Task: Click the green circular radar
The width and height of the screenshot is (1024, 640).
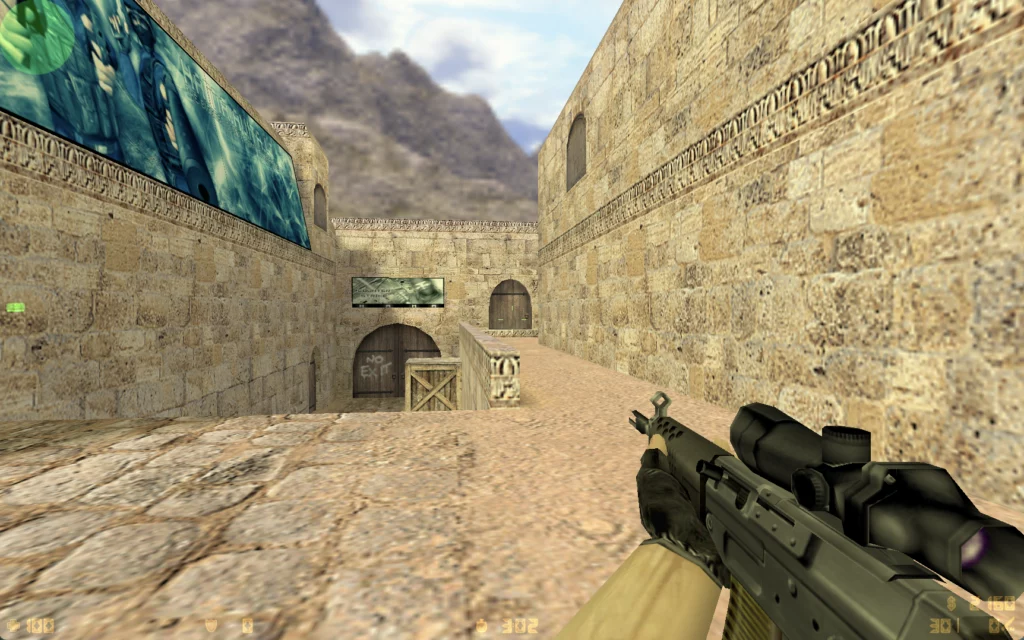Action: click(x=35, y=33)
